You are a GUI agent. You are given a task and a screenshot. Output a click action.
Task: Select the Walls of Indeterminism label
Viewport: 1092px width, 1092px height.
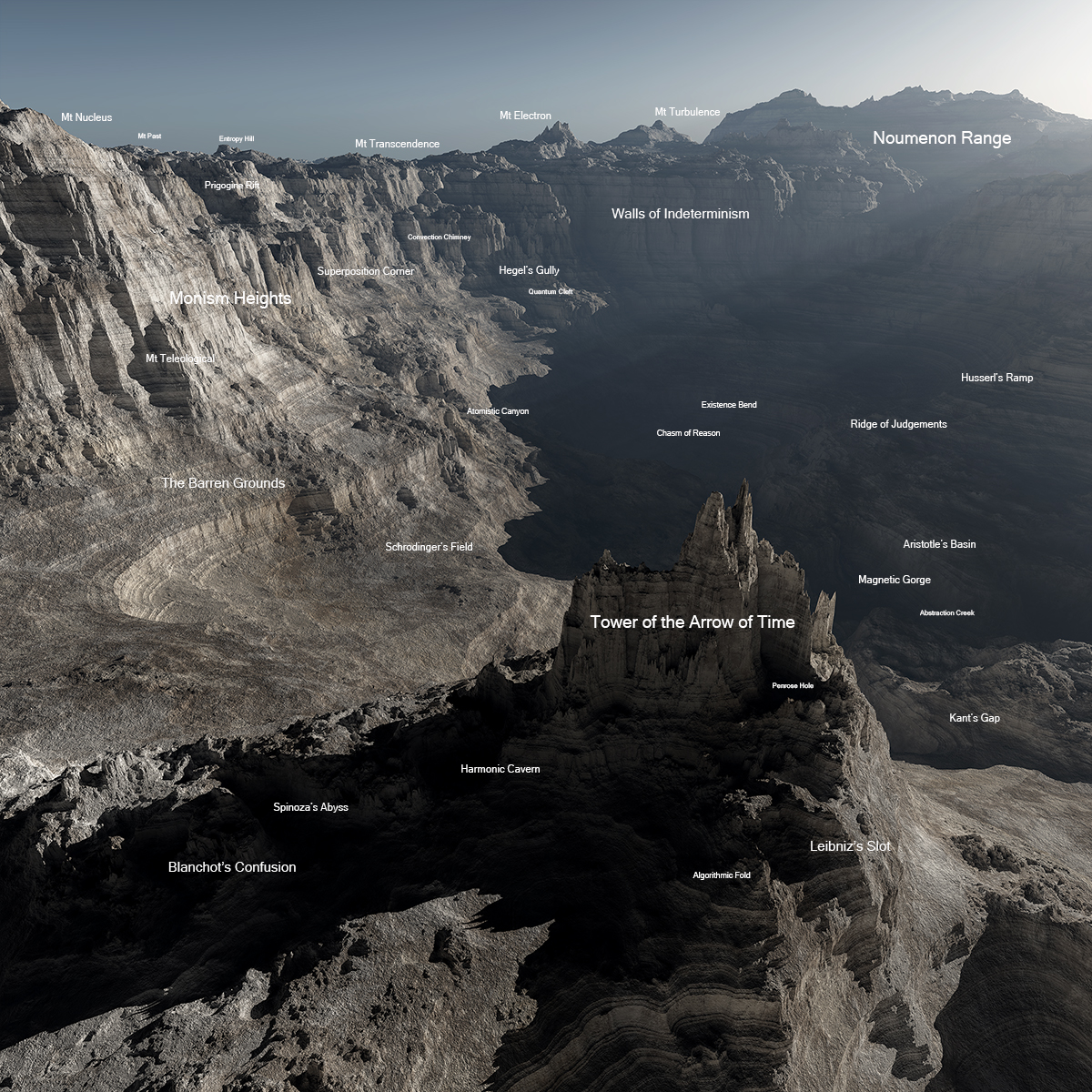click(680, 214)
